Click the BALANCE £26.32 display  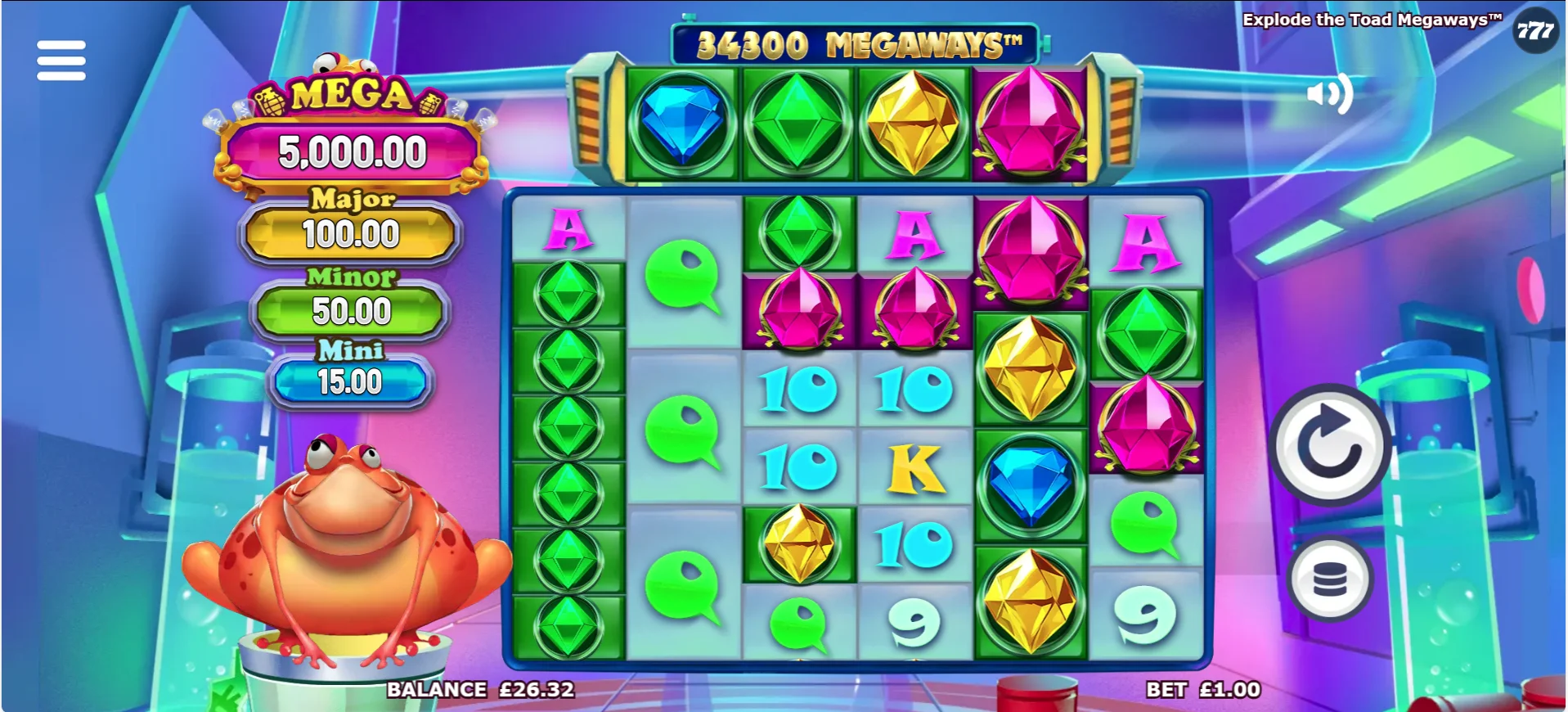pos(479,688)
